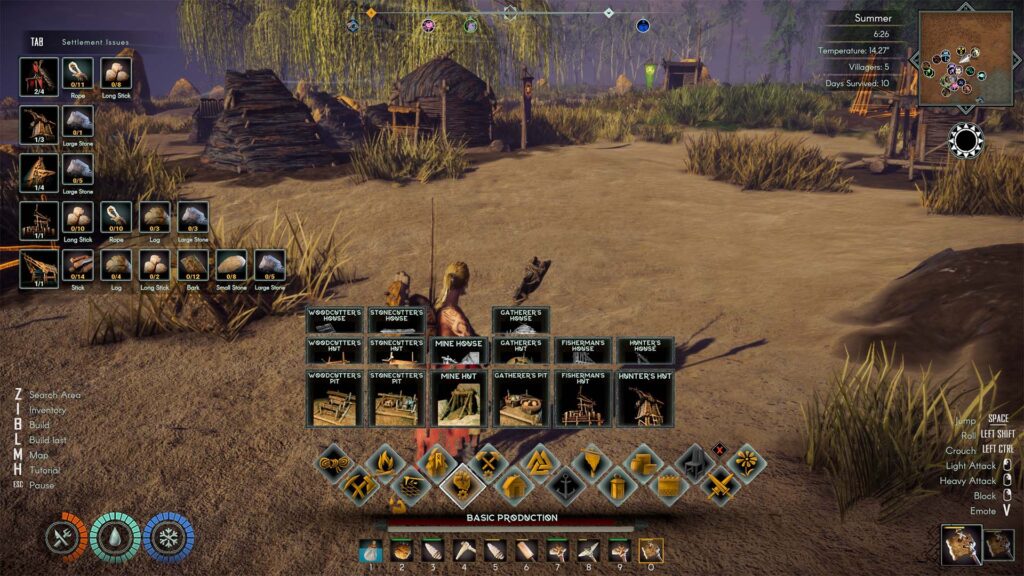Select the waterskin in hotbar slot 1

[371, 550]
